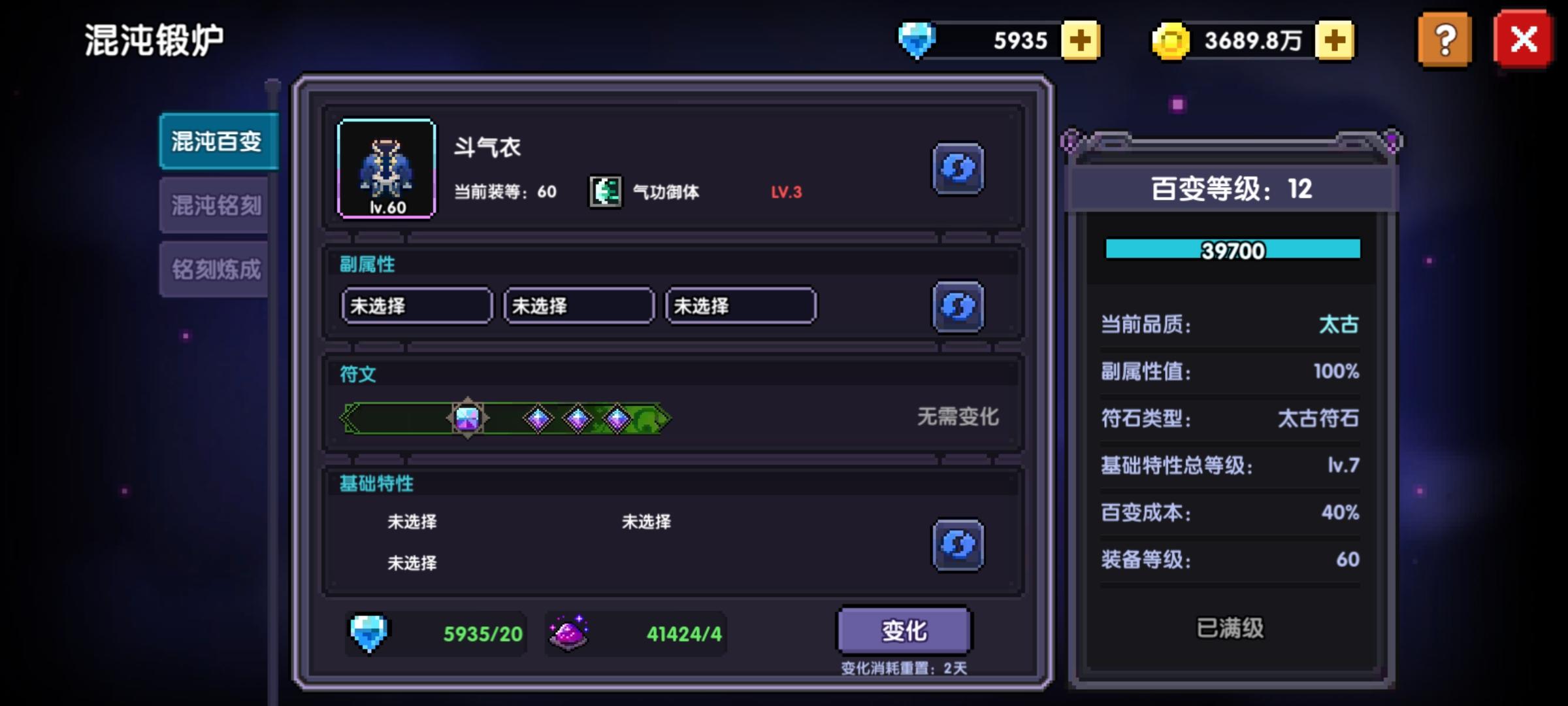Select the leftmost rune crystal on the 符文 bar

467,418
